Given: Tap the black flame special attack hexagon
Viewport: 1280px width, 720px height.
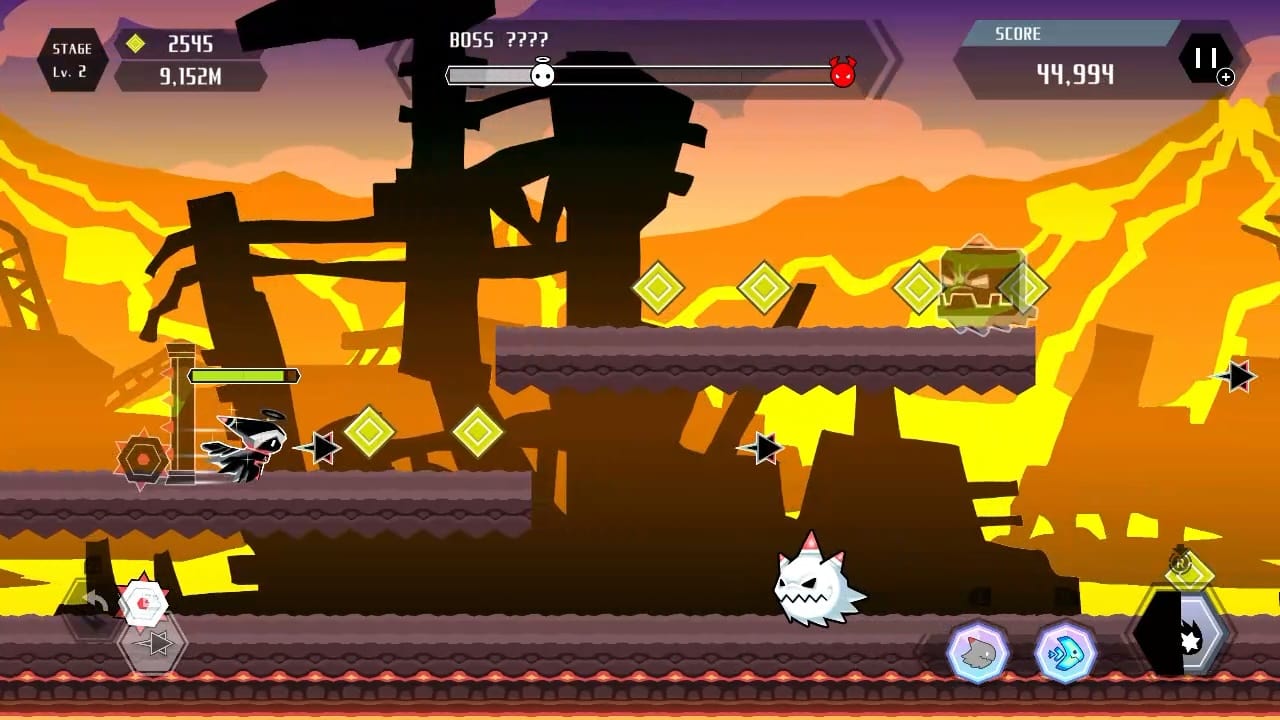Looking at the screenshot, I should pos(1182,632).
